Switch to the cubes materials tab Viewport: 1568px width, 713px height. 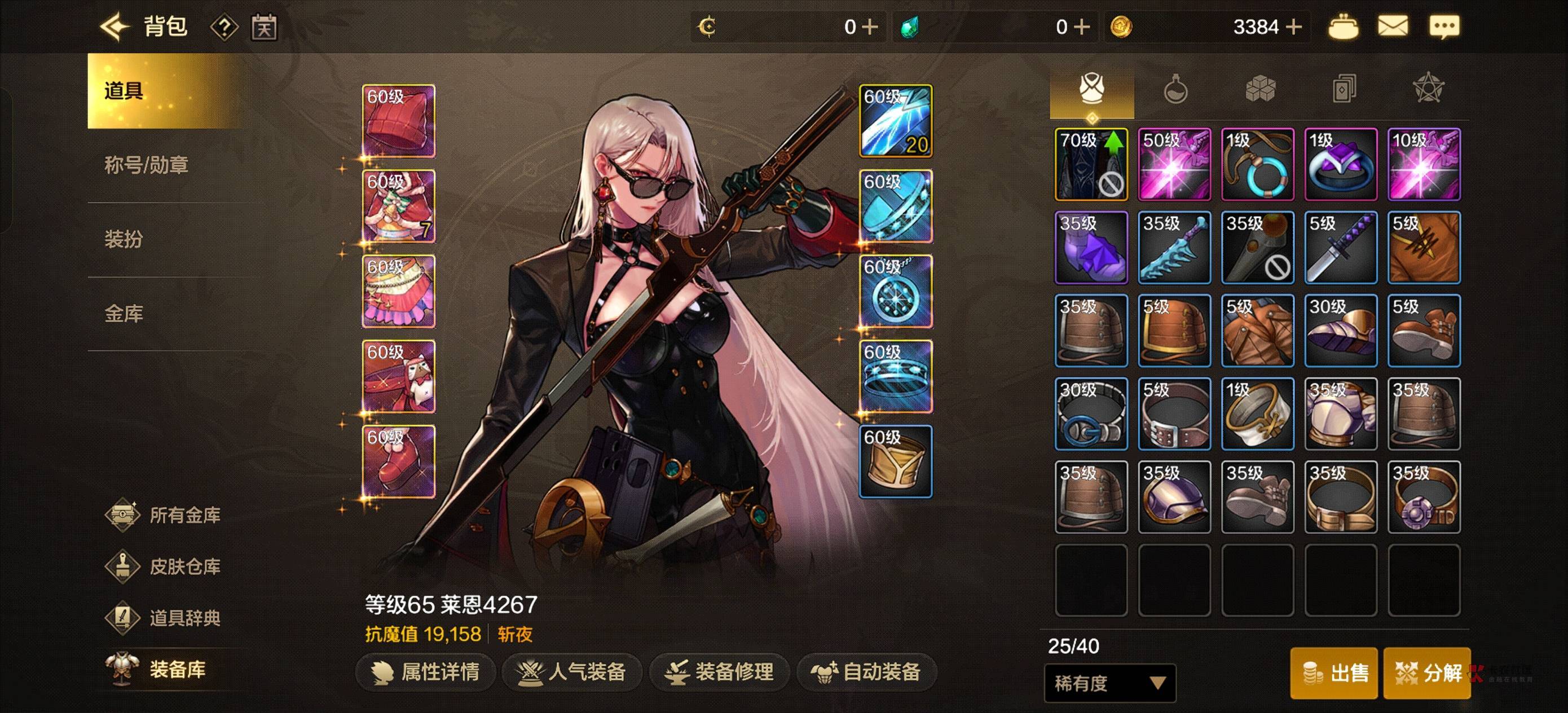(x=1259, y=90)
